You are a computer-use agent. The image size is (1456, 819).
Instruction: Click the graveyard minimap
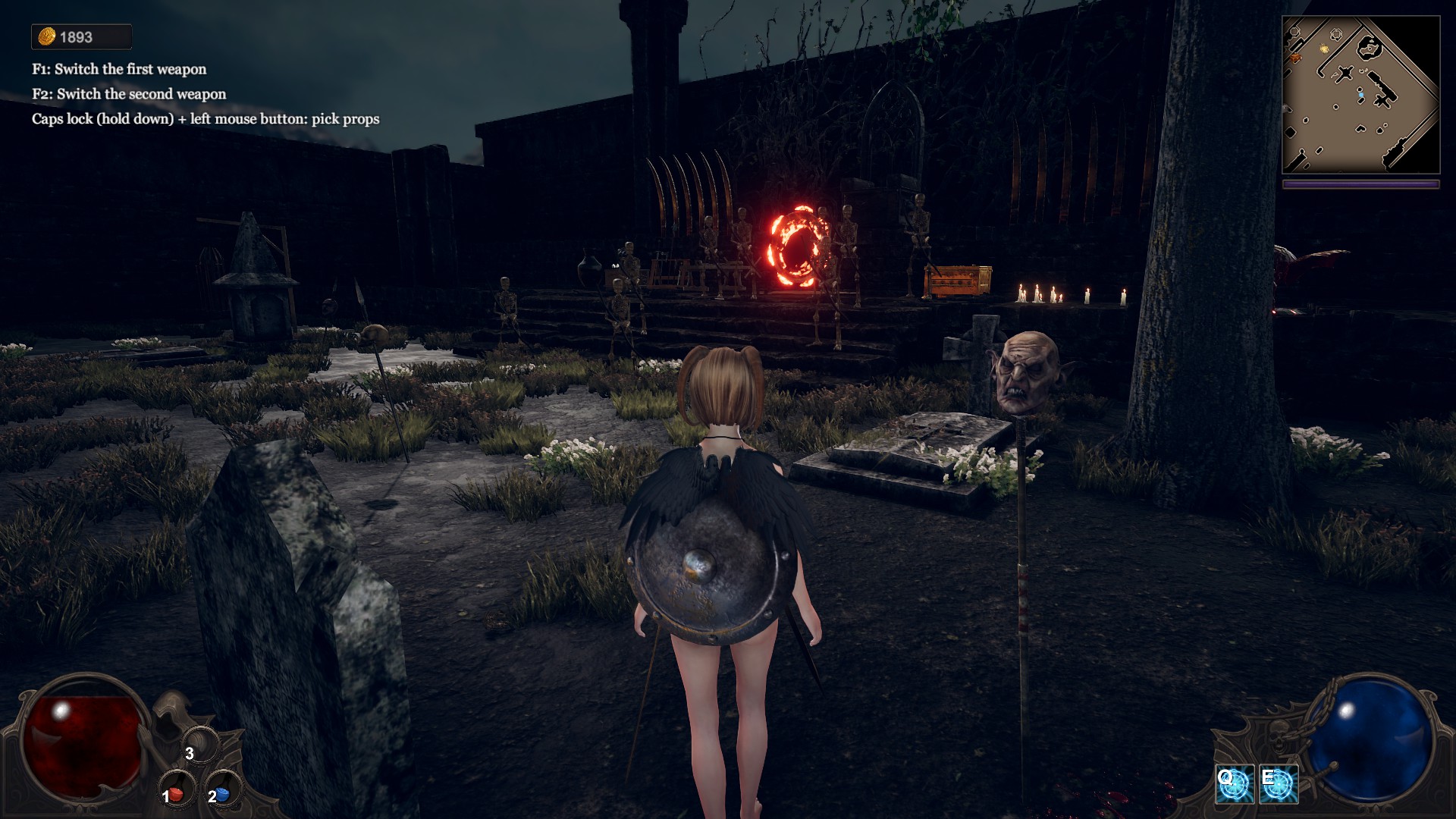pos(1360,95)
